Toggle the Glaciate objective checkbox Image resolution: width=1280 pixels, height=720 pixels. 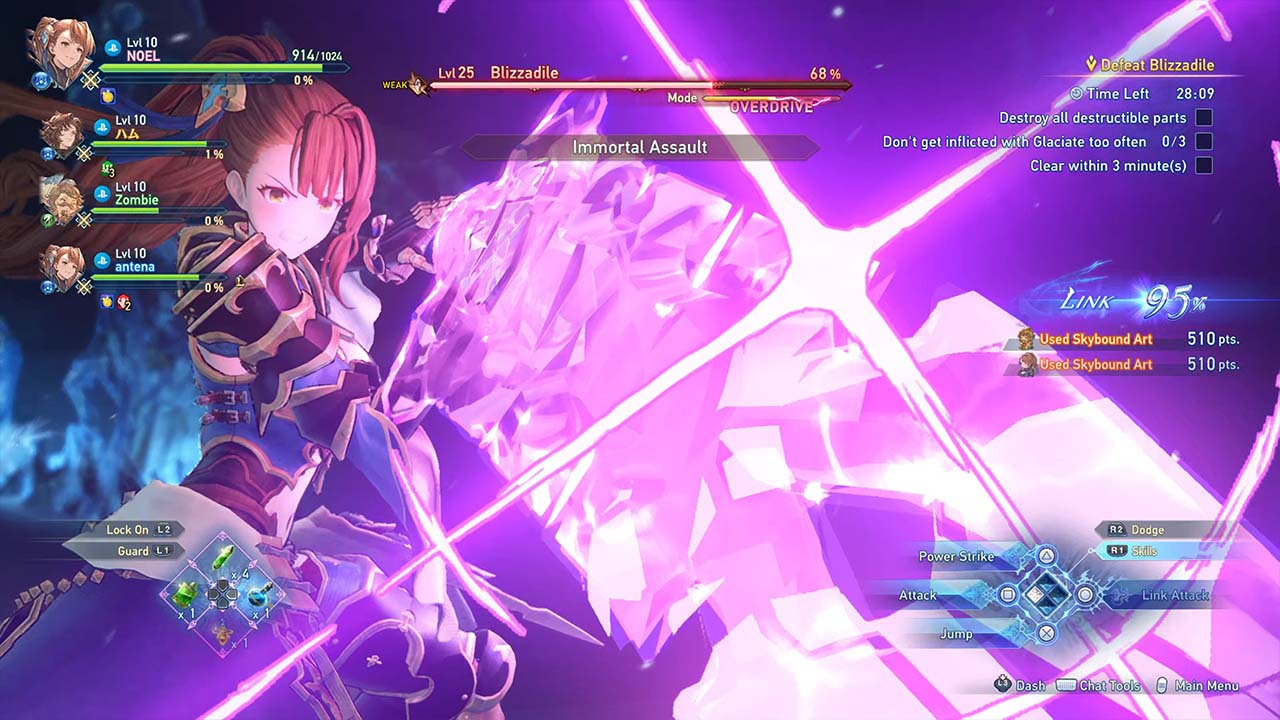point(1204,142)
